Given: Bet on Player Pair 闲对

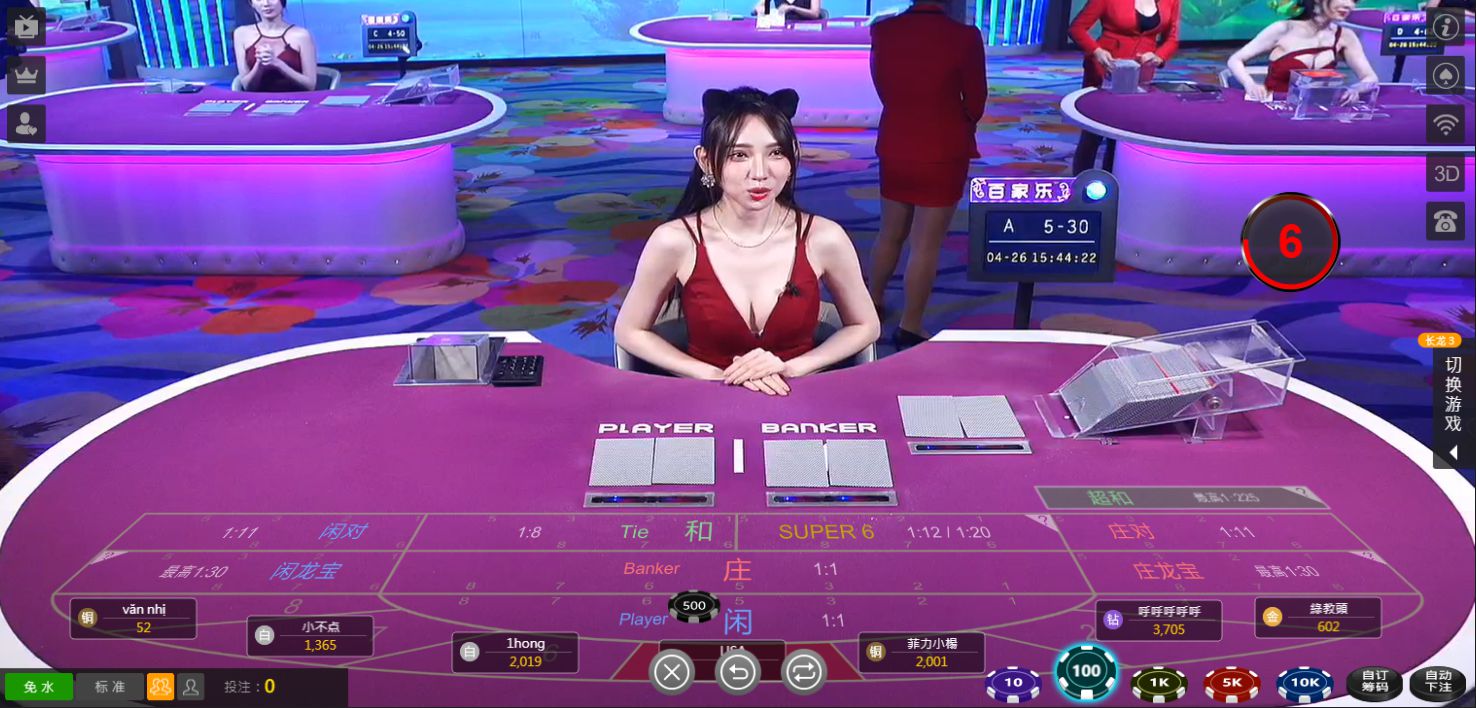Looking at the screenshot, I should 300,532.
